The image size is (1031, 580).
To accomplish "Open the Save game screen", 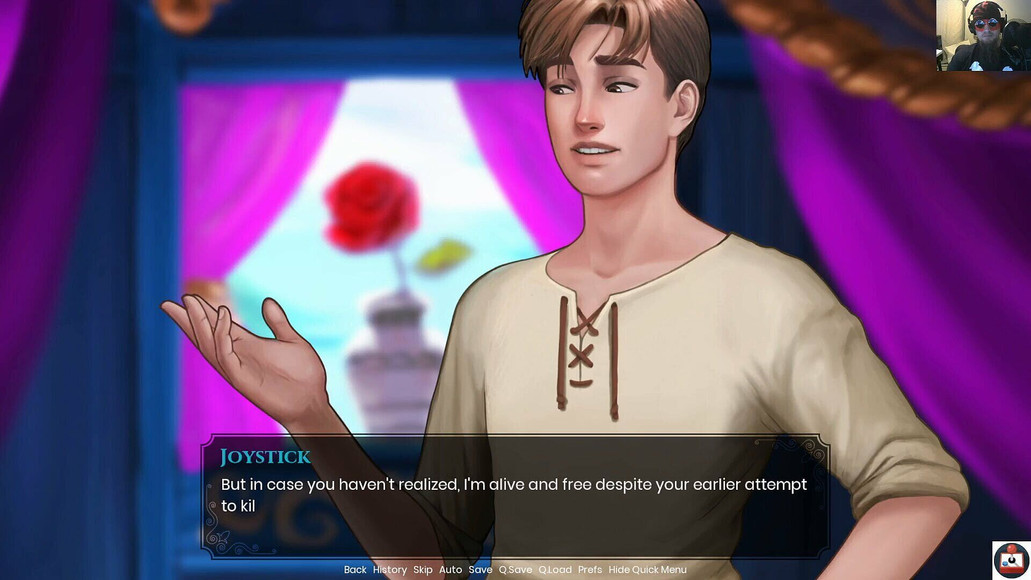I will pyautogui.click(x=481, y=570).
